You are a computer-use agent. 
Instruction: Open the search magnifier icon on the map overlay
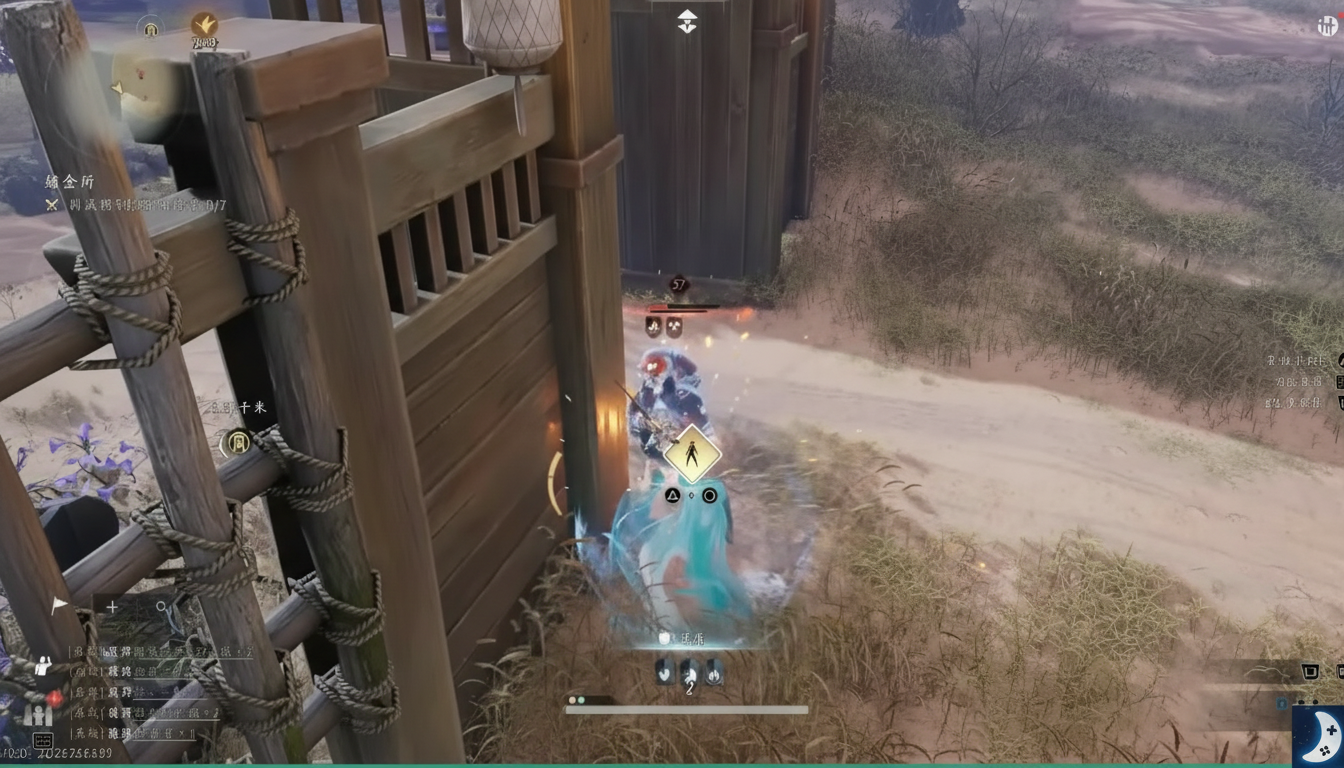[x=161, y=607]
